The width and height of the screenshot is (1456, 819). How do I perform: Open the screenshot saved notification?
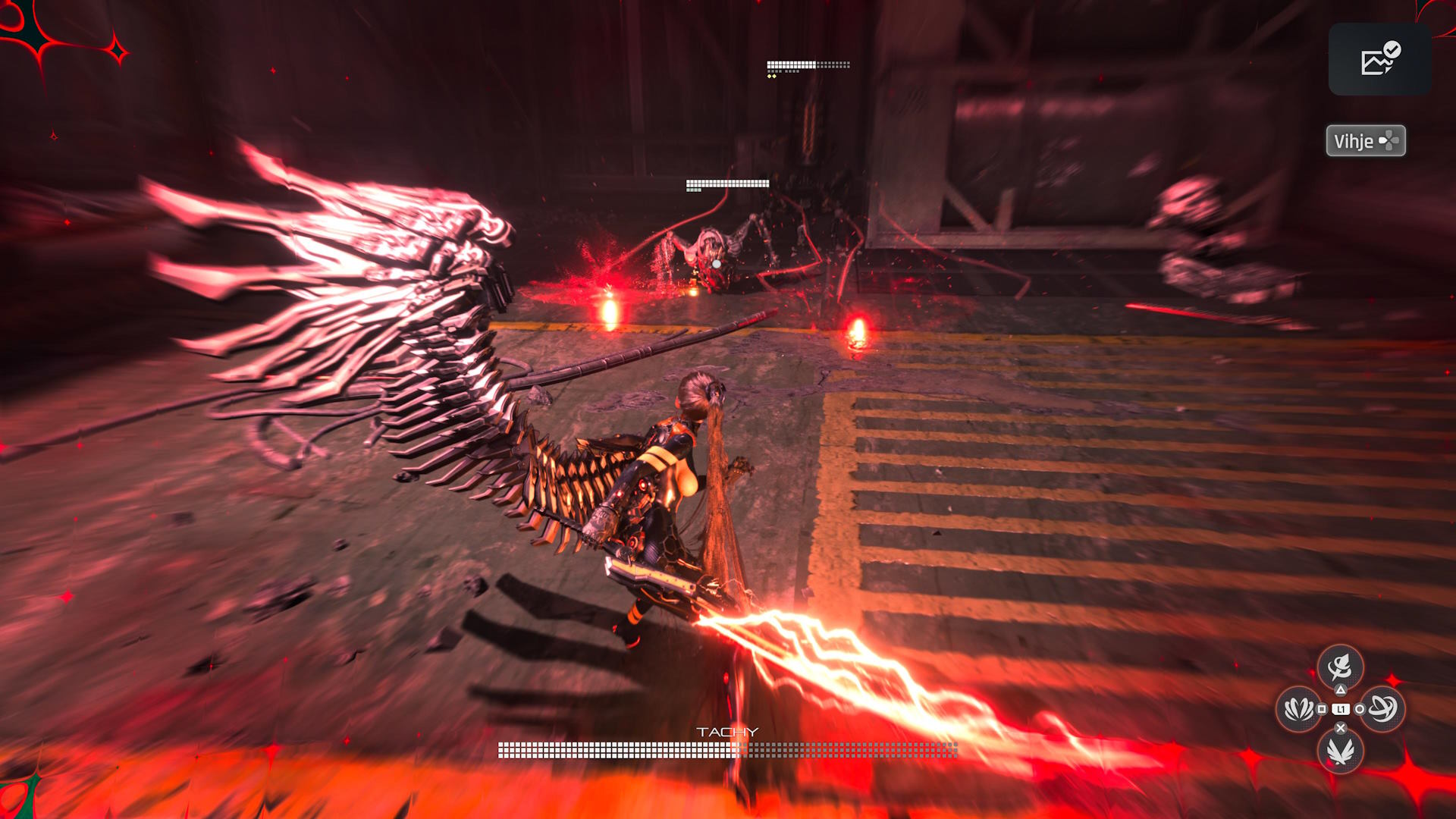pyautogui.click(x=1379, y=59)
